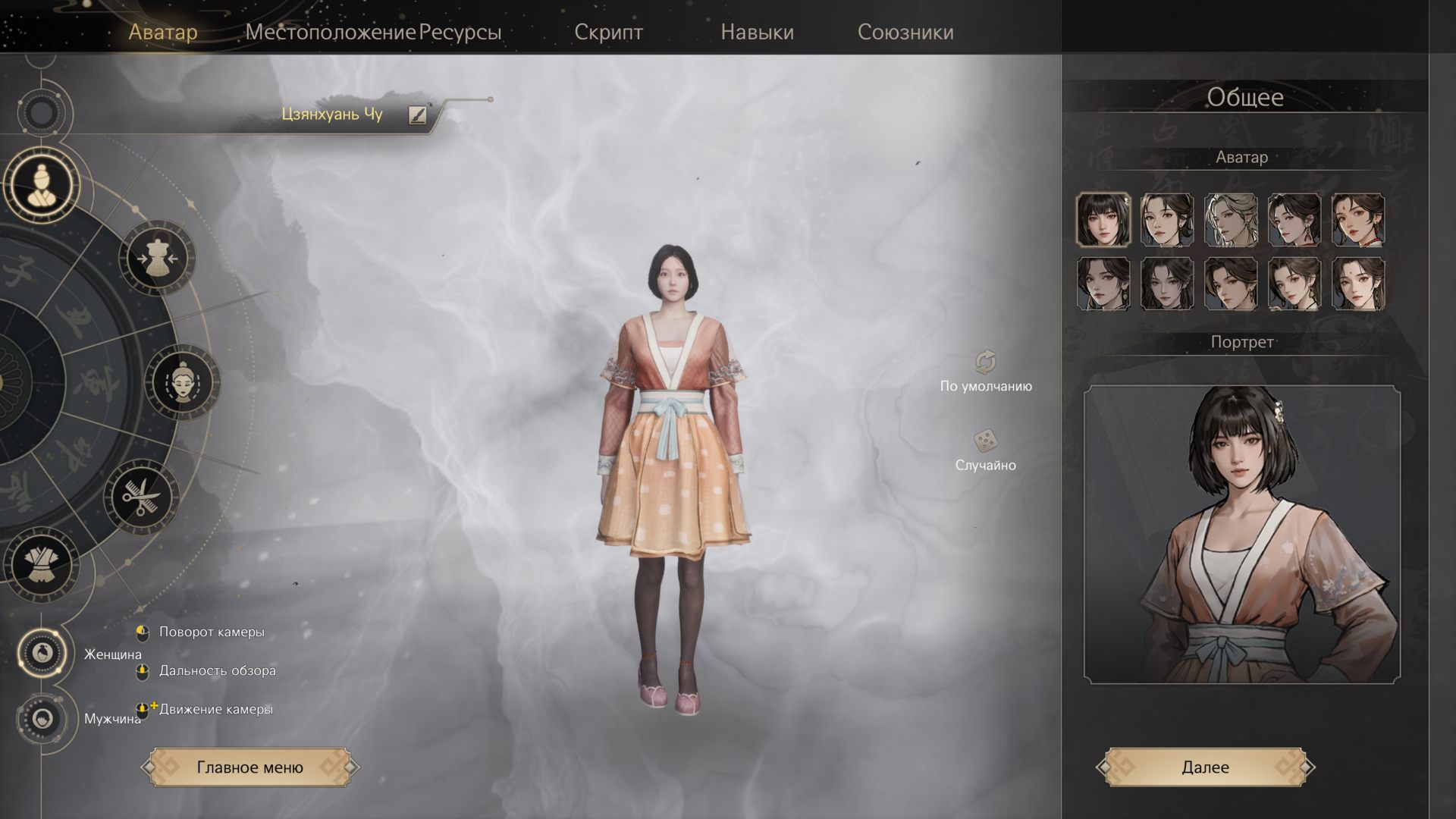Screen dimensions: 1456x819
Task: Randomize the character with Случайно dice
Action: 985,441
